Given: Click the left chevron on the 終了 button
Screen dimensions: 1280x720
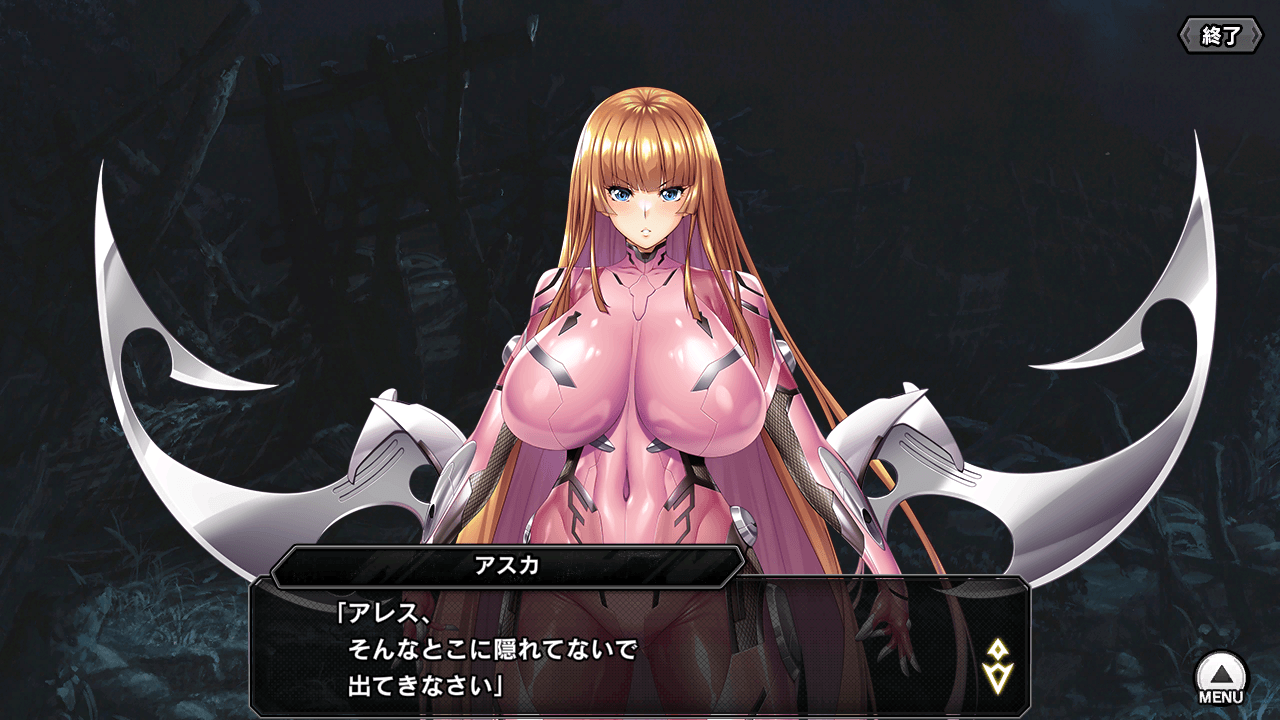Looking at the screenshot, I should (x=1184, y=36).
